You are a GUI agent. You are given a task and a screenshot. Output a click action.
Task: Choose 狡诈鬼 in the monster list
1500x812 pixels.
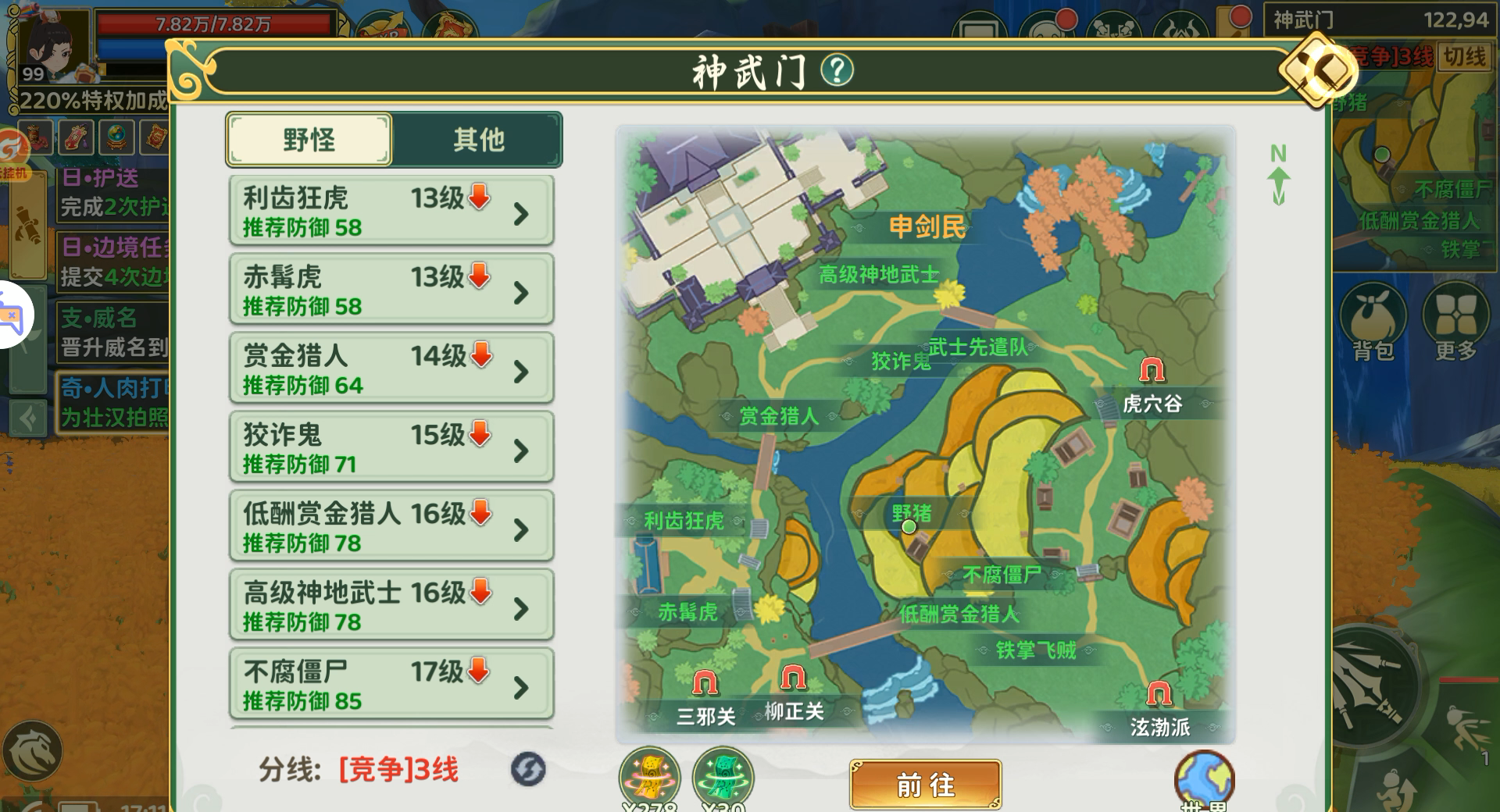click(x=391, y=447)
